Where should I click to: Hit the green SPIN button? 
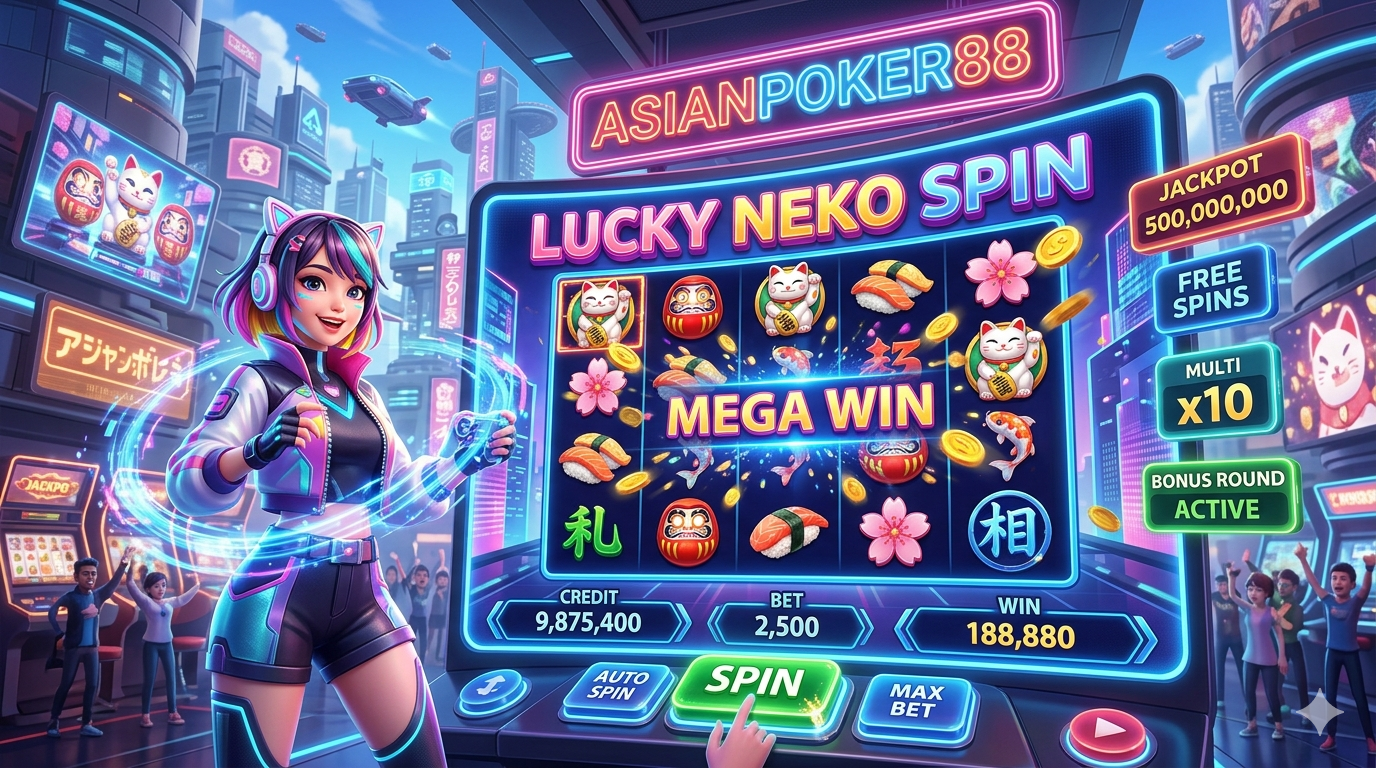click(755, 685)
